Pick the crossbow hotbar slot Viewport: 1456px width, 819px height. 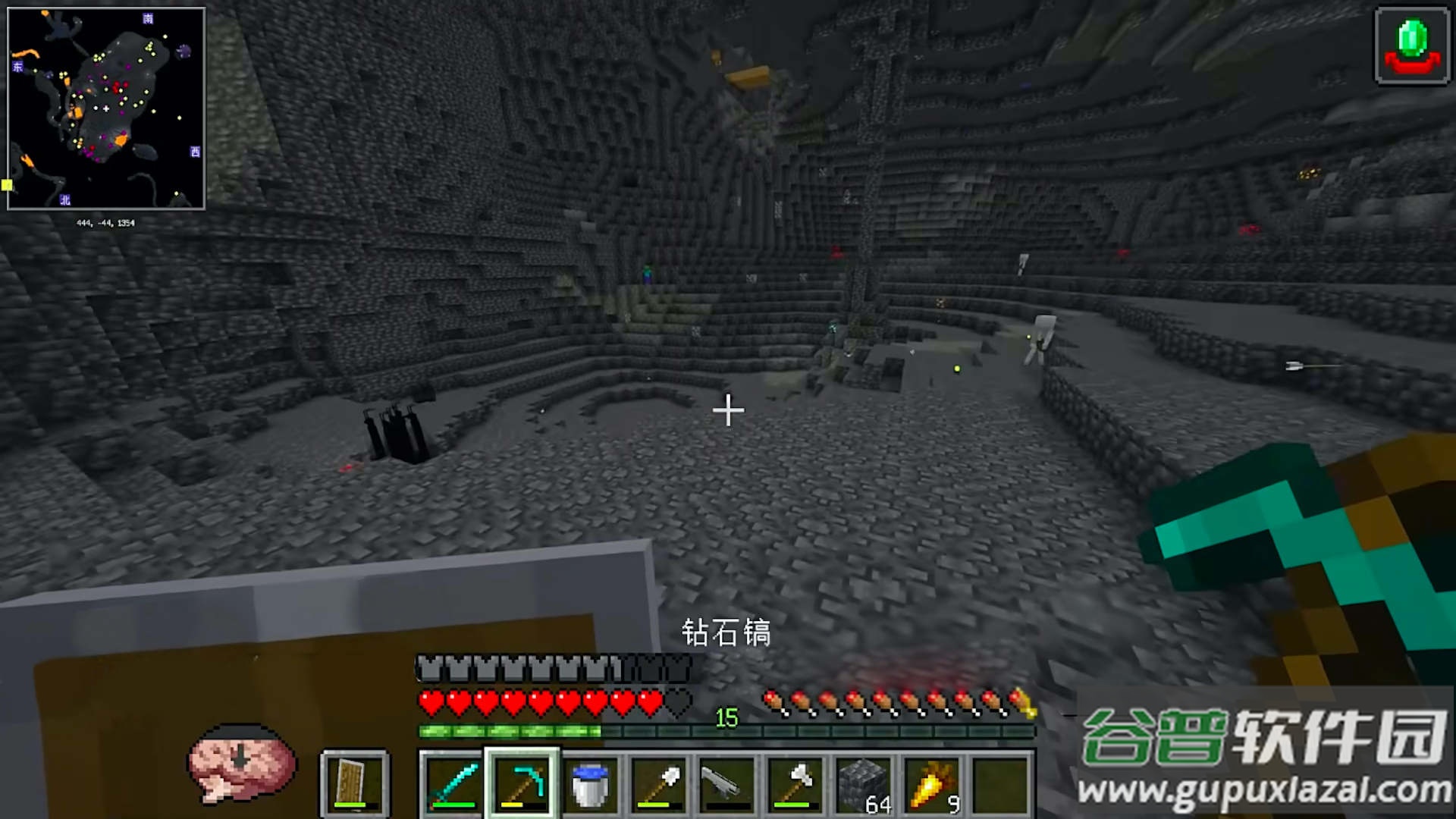726,784
